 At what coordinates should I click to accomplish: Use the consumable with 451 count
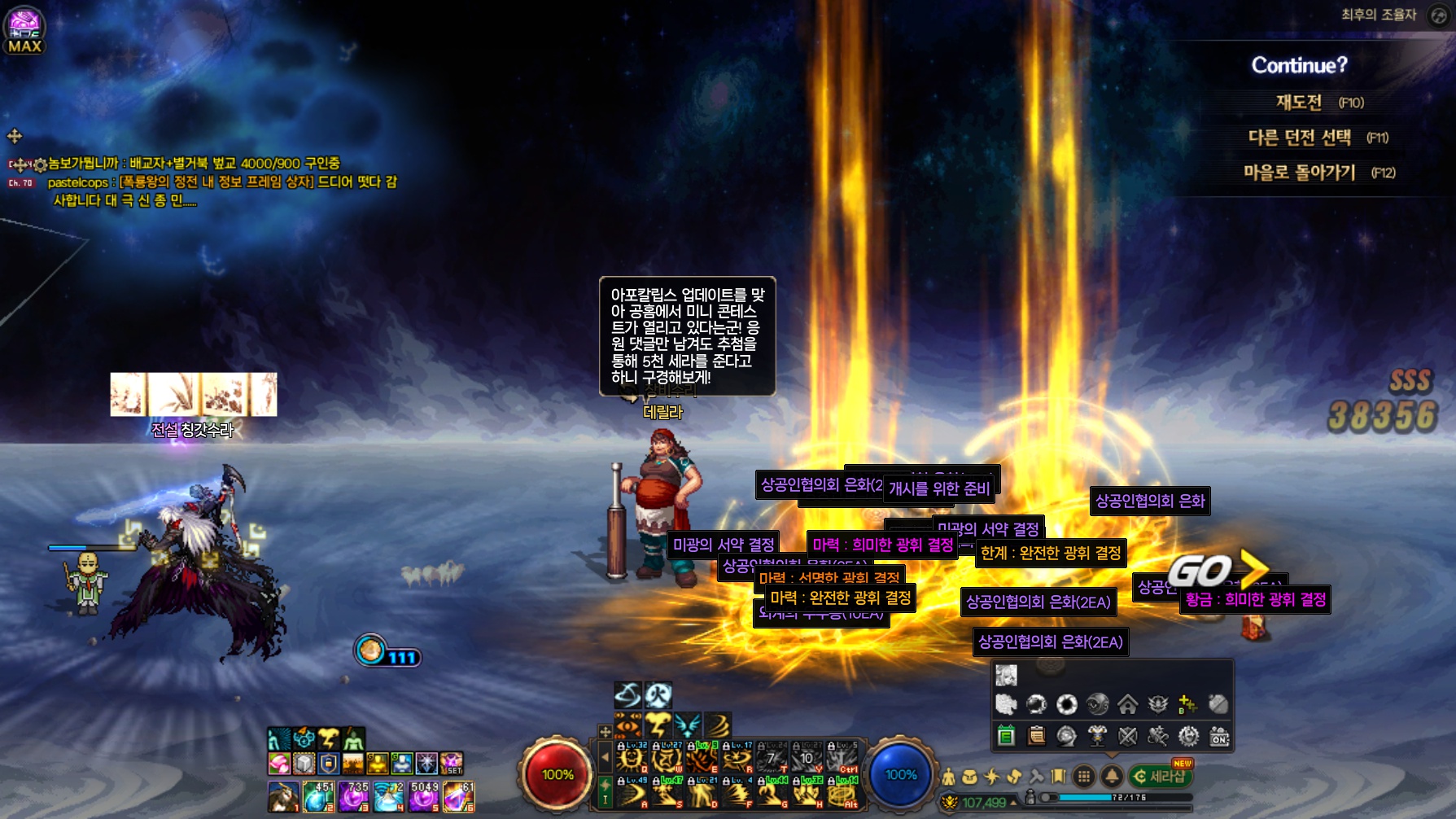[318, 796]
